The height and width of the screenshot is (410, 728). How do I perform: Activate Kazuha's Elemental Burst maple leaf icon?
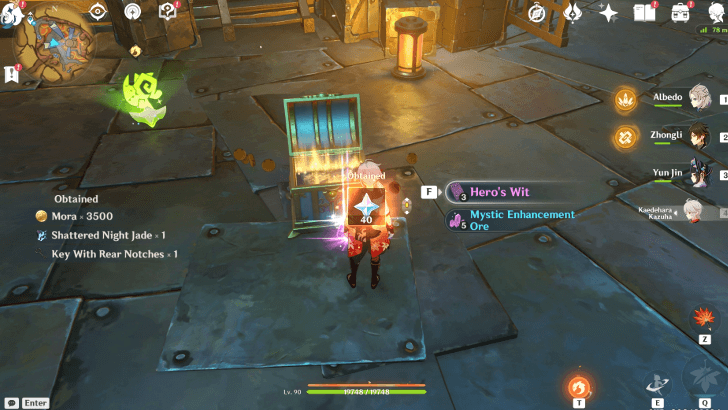click(x=706, y=378)
